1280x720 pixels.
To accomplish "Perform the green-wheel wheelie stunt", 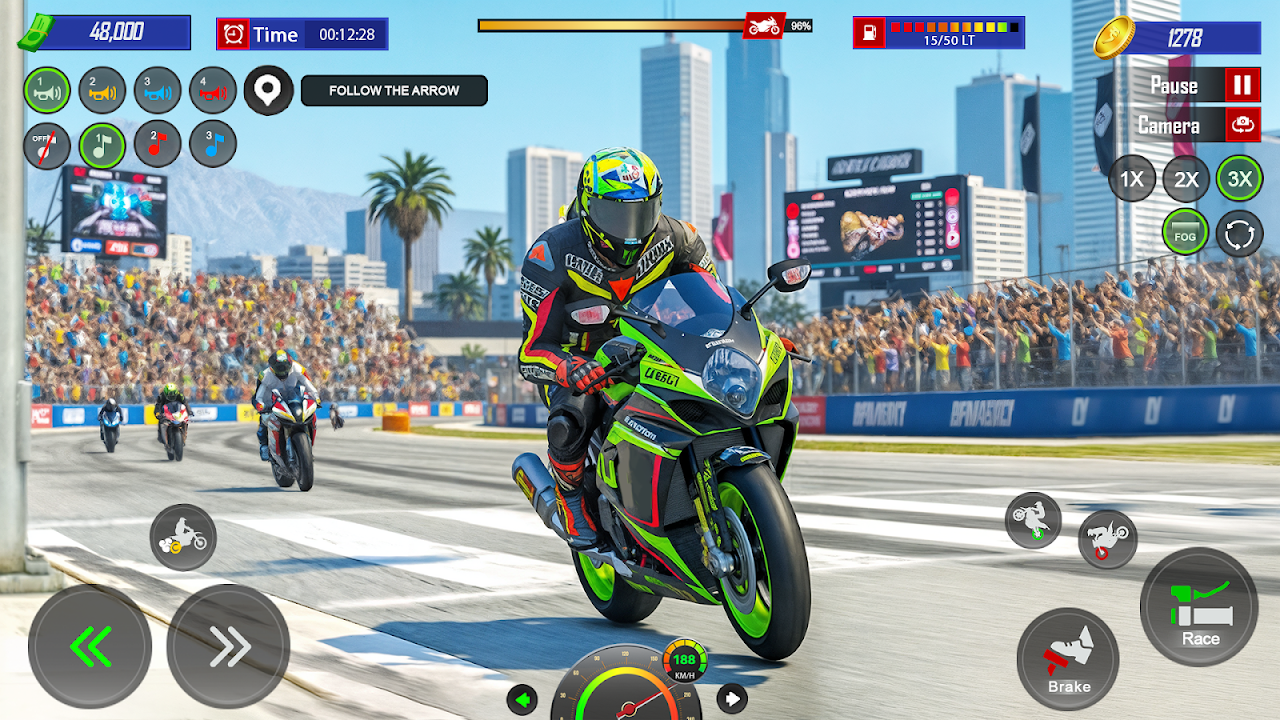I will [x=1033, y=521].
